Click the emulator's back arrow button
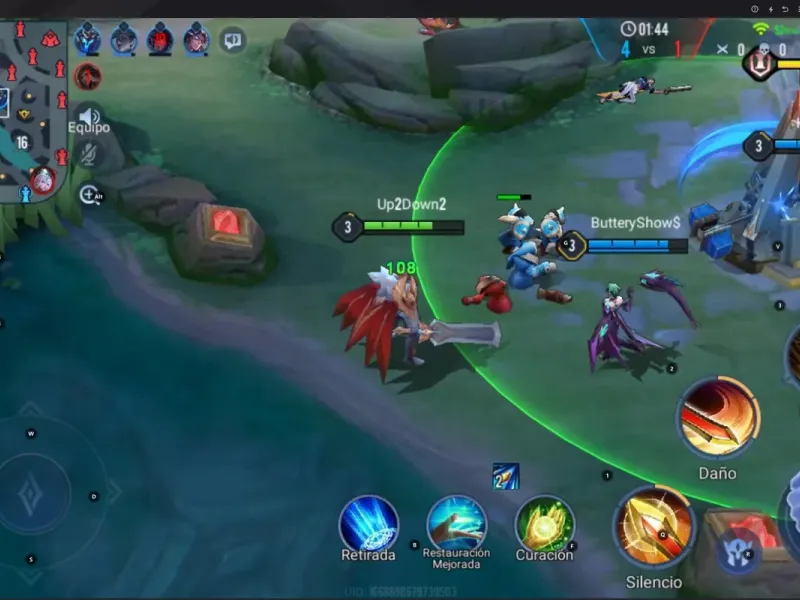This screenshot has height=600, width=800. click(785, 9)
